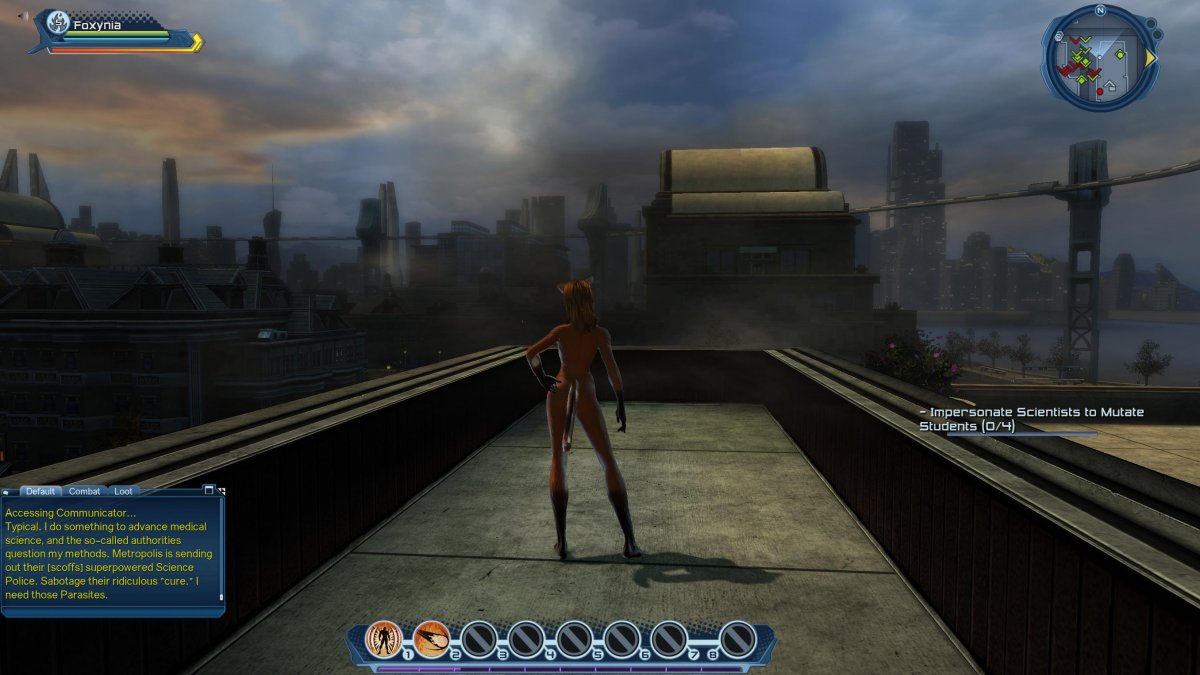Select the Loot chat tab
This screenshot has height=675, width=1200.
click(123, 491)
